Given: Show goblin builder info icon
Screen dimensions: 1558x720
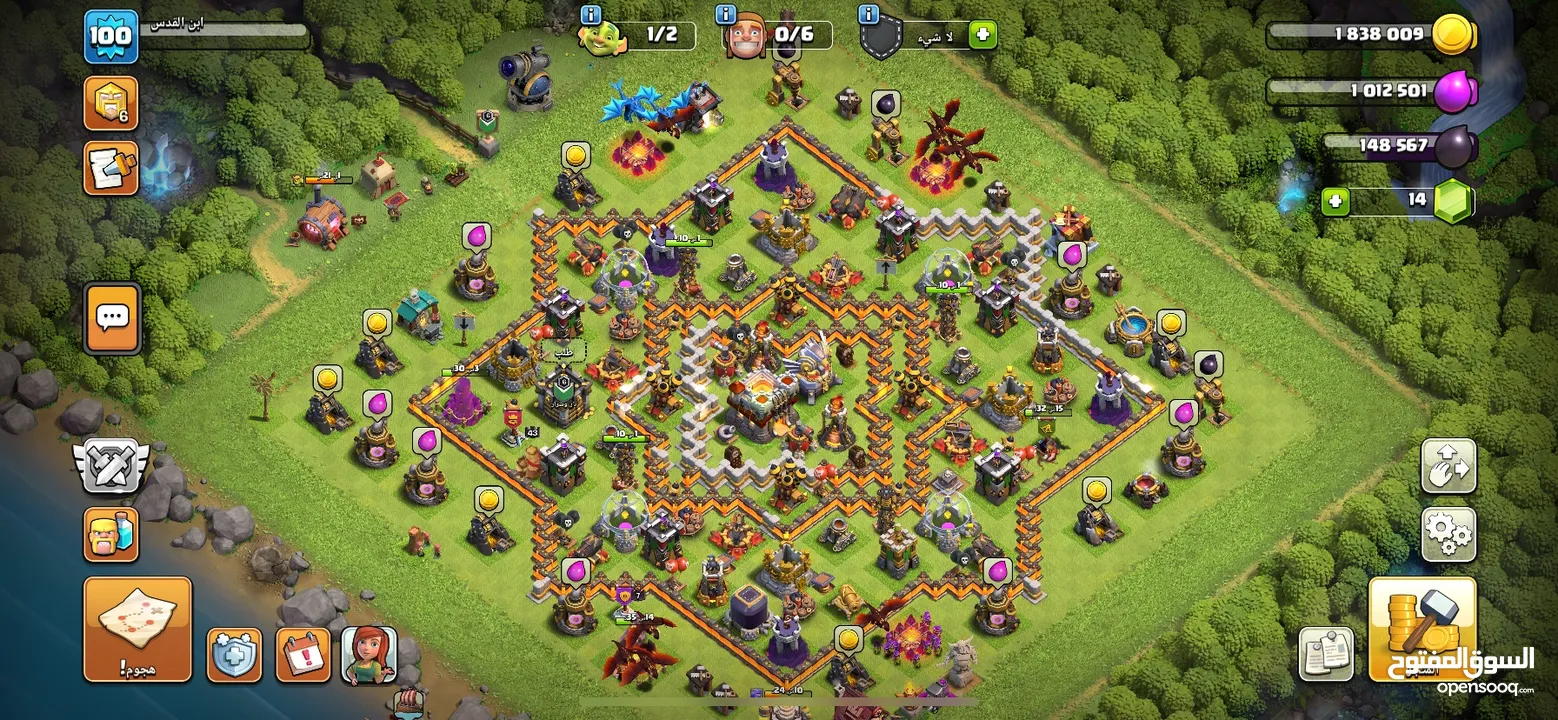Looking at the screenshot, I should tap(590, 14).
